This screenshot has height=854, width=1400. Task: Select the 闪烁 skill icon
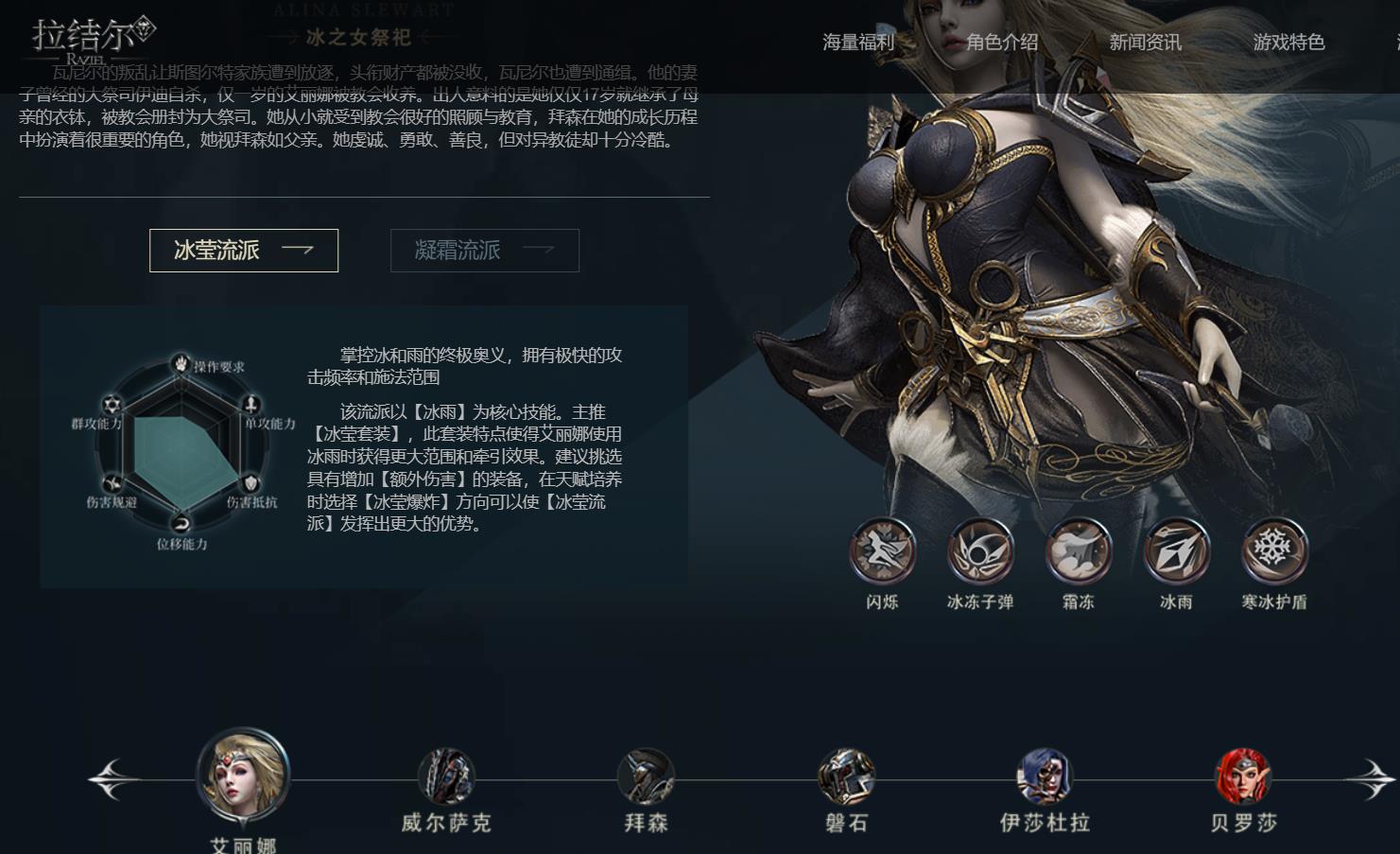pyautogui.click(x=882, y=549)
